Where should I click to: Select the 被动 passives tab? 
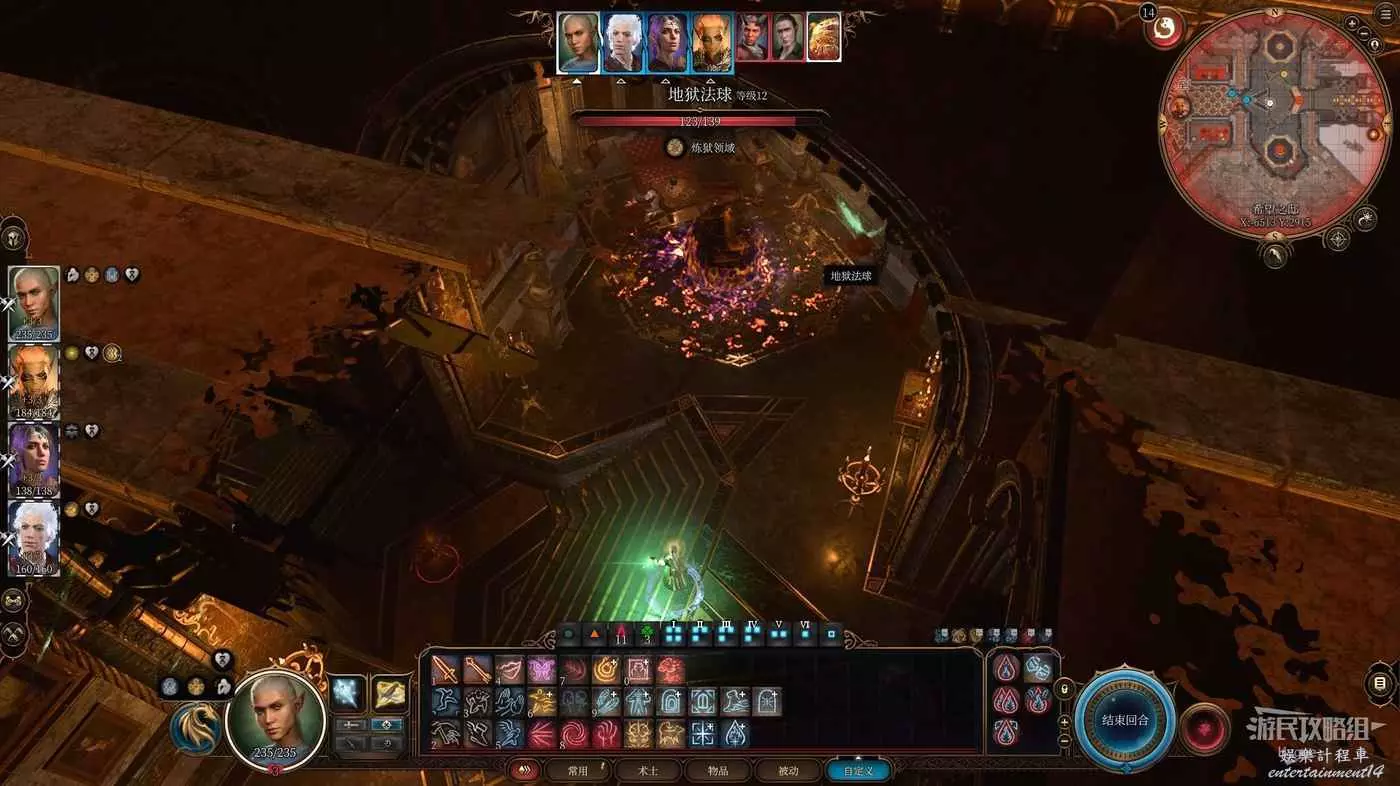coord(788,771)
